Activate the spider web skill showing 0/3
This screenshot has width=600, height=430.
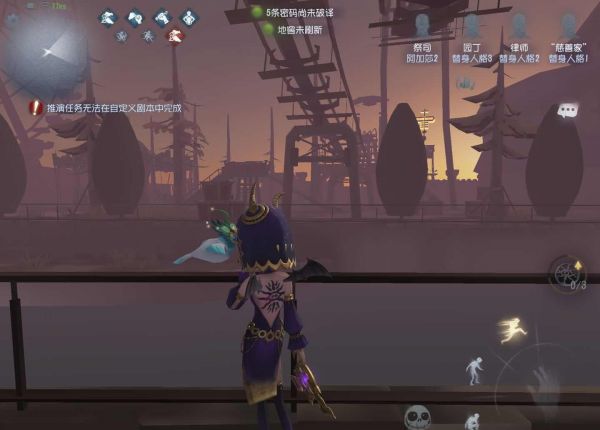569,273
